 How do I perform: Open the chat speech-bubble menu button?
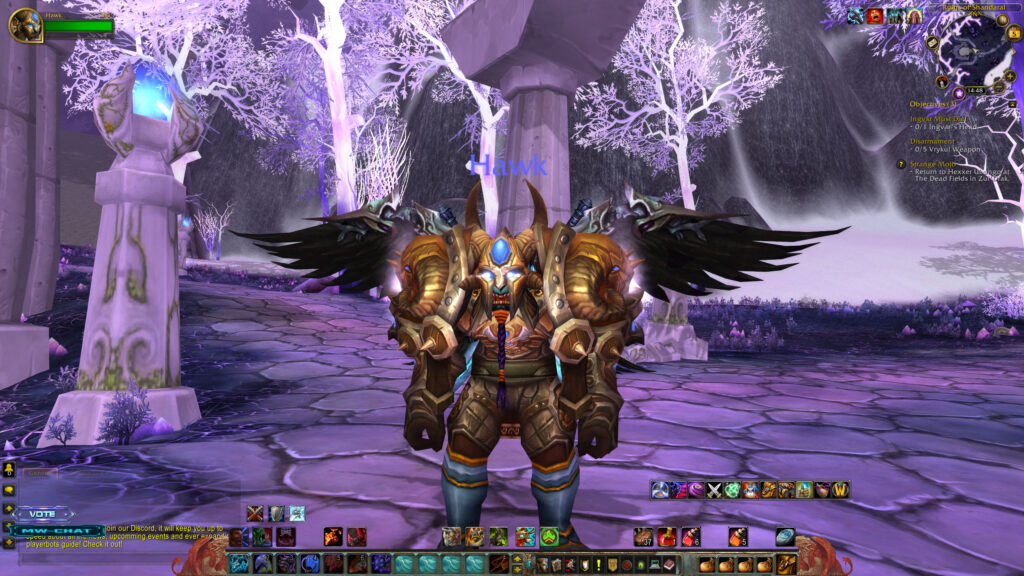[x=9, y=491]
